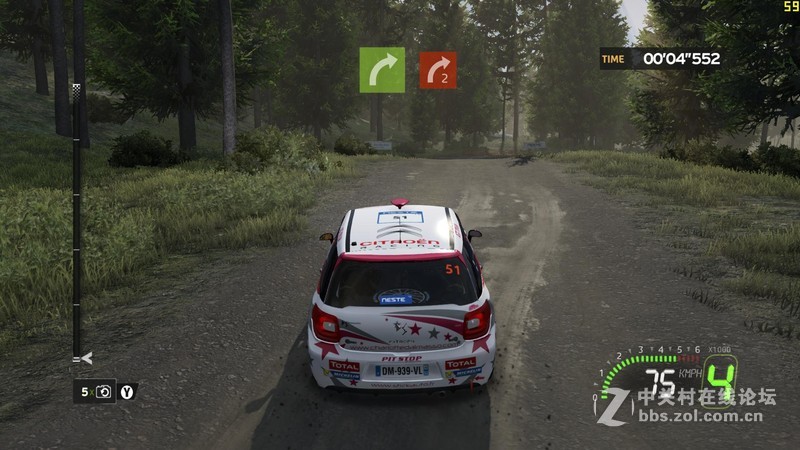Viewport: 800px width, 450px height.
Task: Click the green right-turn pace note icon
Action: [382, 70]
